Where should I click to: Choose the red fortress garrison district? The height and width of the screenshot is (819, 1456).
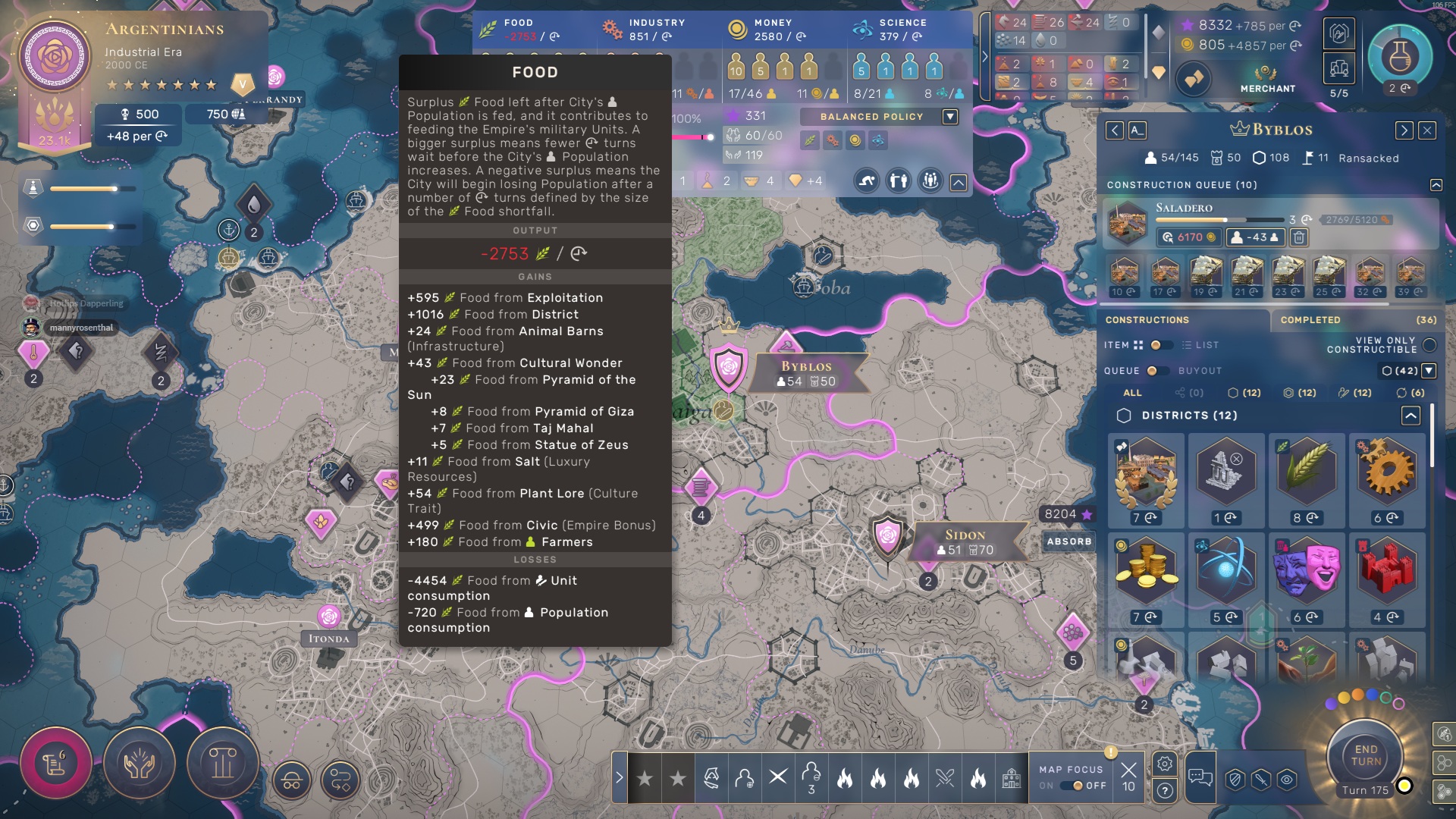pos(1387,573)
